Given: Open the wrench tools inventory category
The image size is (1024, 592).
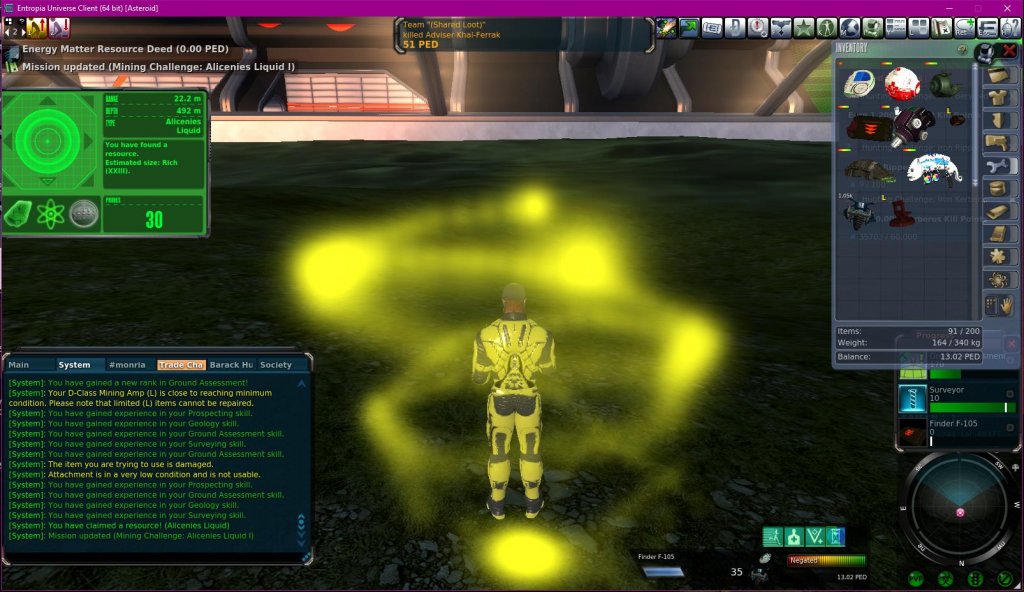Looking at the screenshot, I should tap(998, 166).
